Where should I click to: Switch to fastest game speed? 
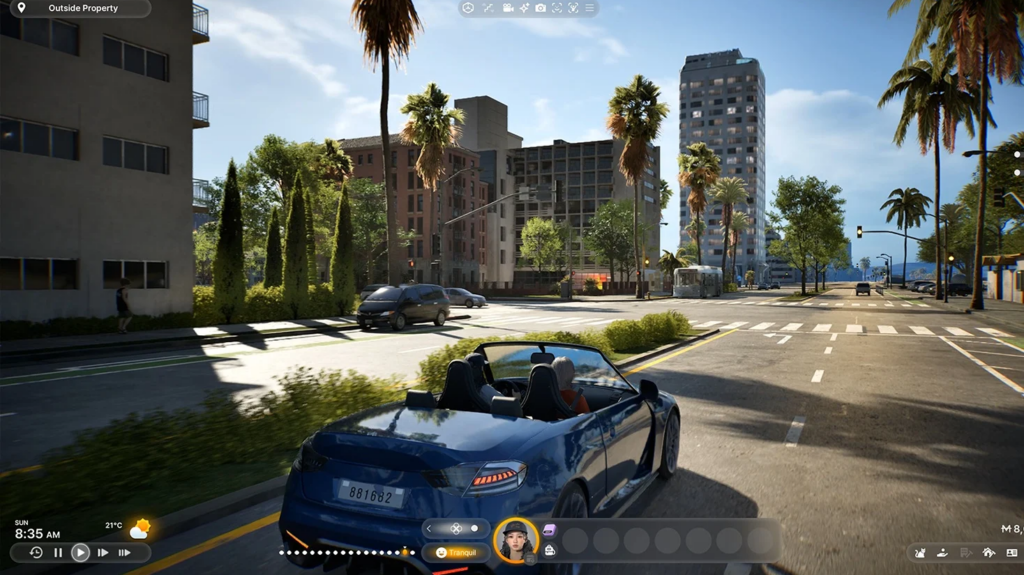click(x=125, y=552)
